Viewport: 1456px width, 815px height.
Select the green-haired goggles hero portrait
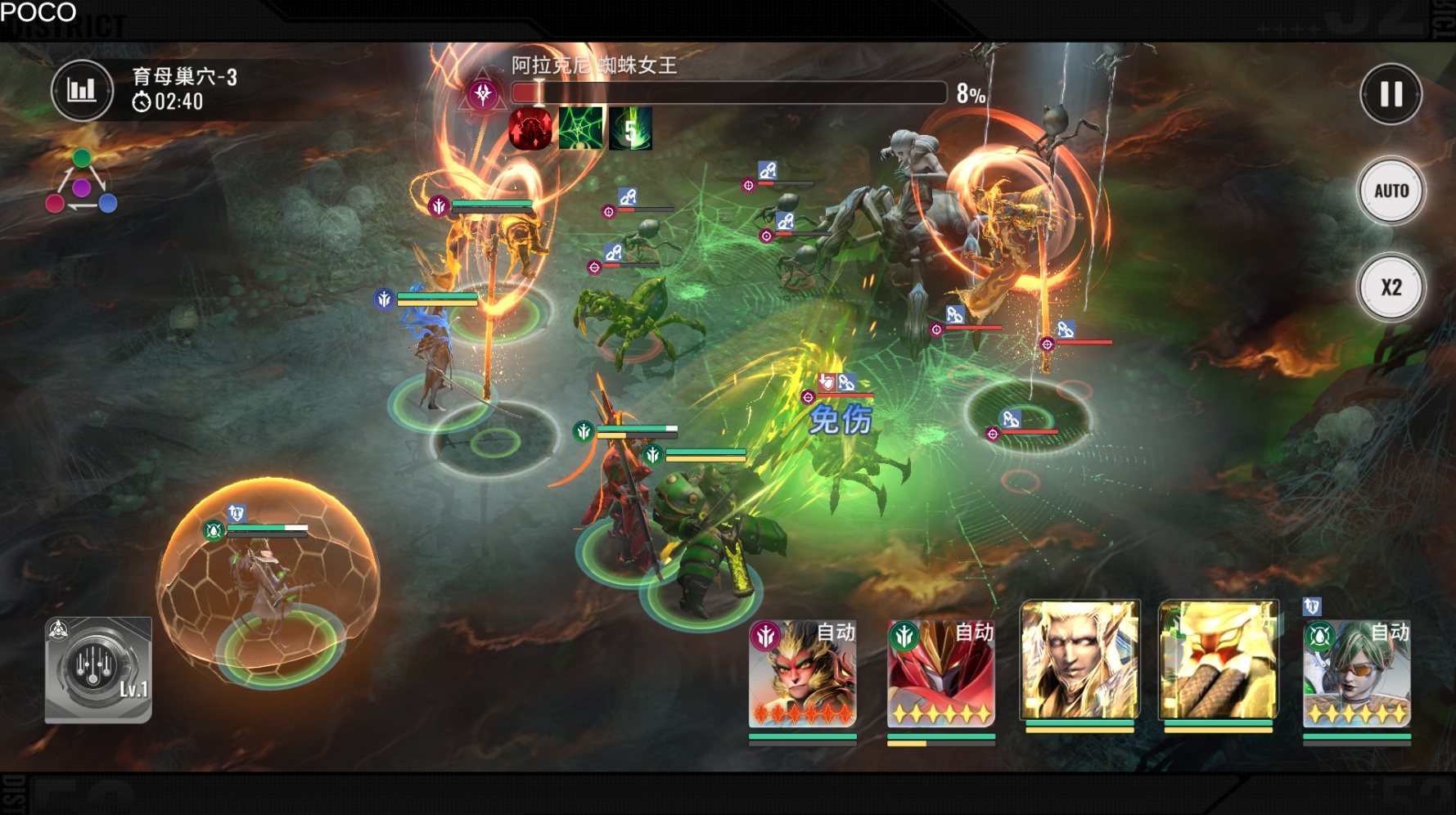[1356, 673]
